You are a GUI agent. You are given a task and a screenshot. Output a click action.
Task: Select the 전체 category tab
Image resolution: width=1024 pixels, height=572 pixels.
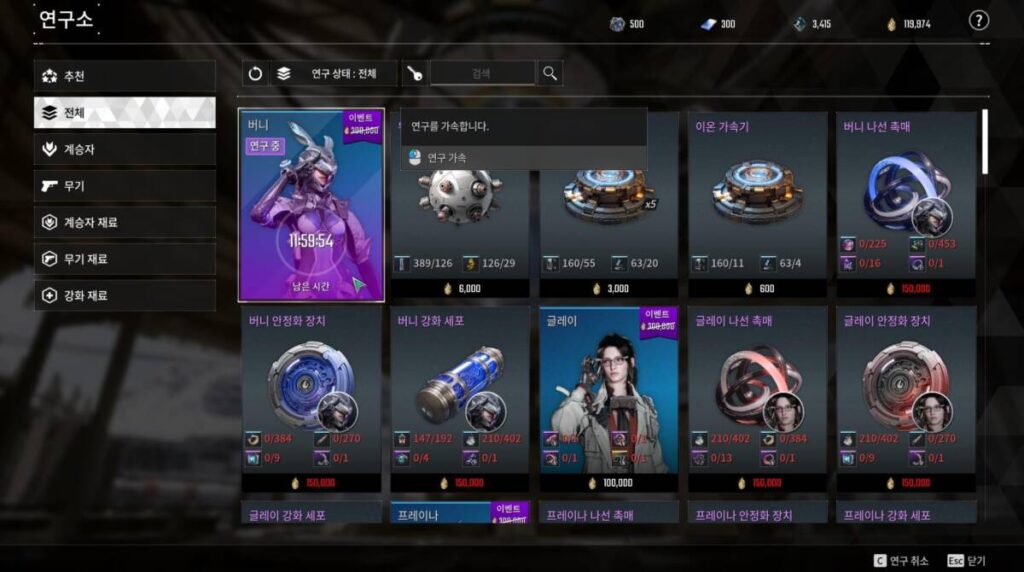click(x=124, y=113)
